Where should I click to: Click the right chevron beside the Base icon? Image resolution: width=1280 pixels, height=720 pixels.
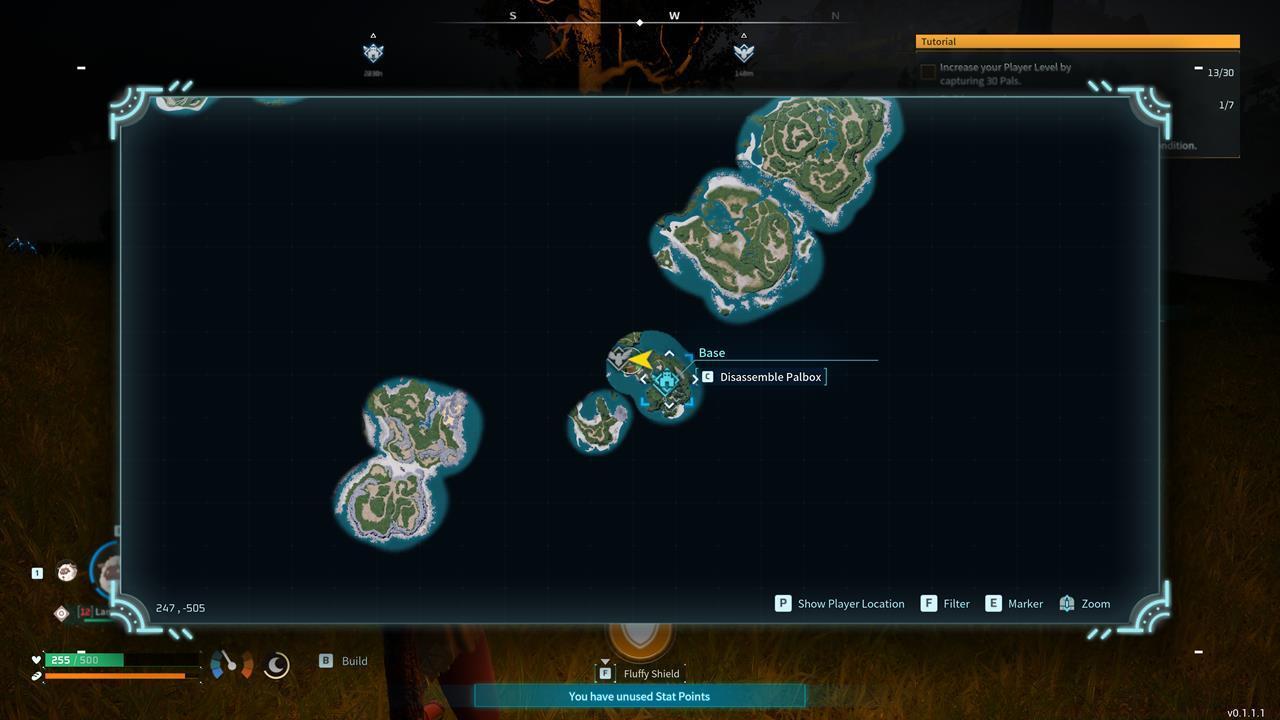coord(695,378)
